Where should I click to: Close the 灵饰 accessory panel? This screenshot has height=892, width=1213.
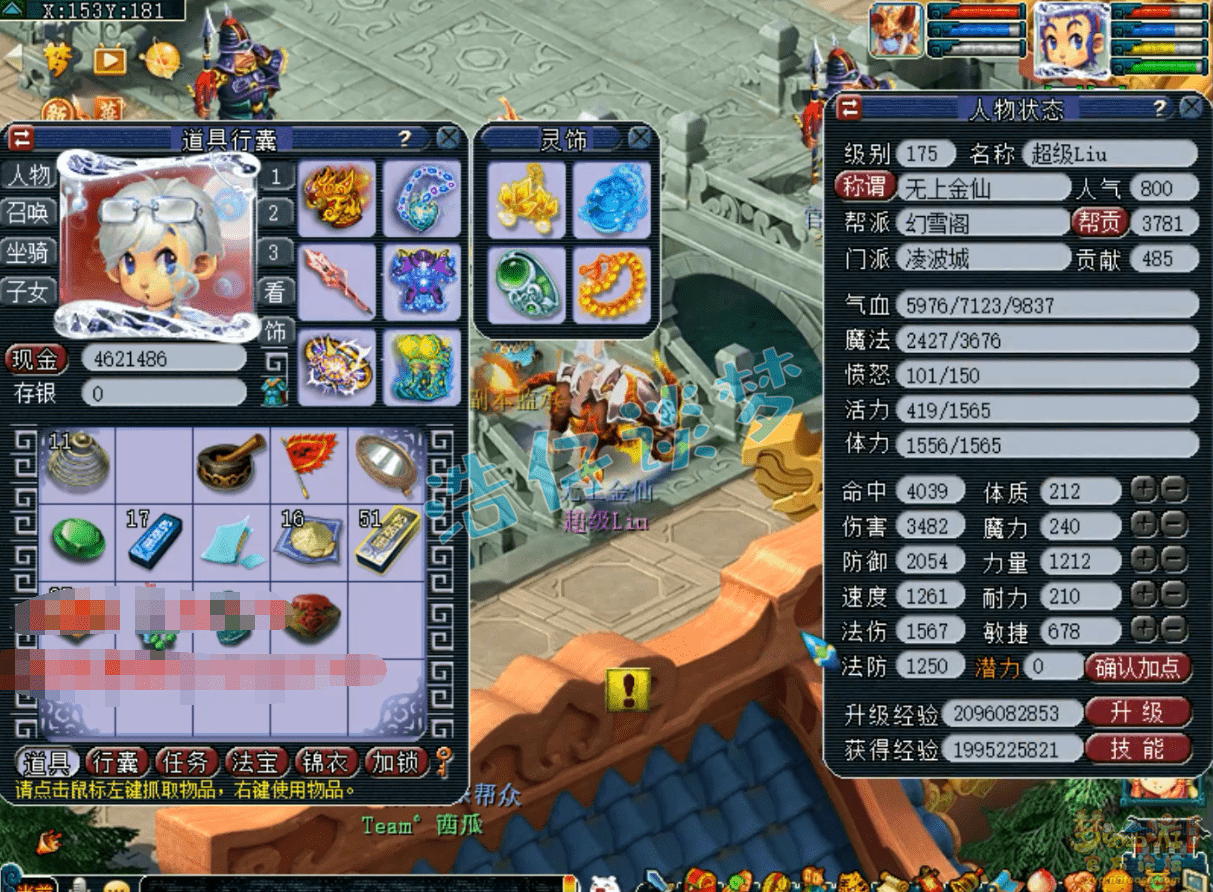639,138
